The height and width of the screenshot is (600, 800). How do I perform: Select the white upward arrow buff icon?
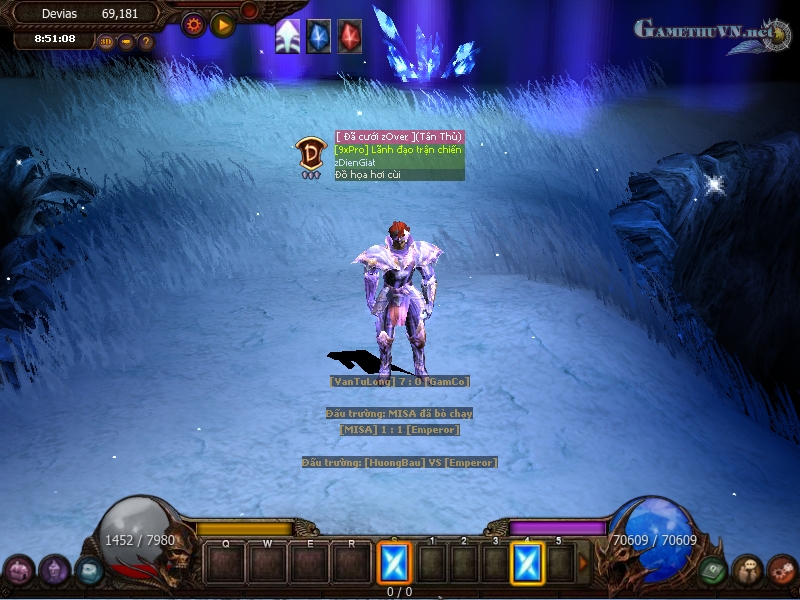click(x=288, y=36)
